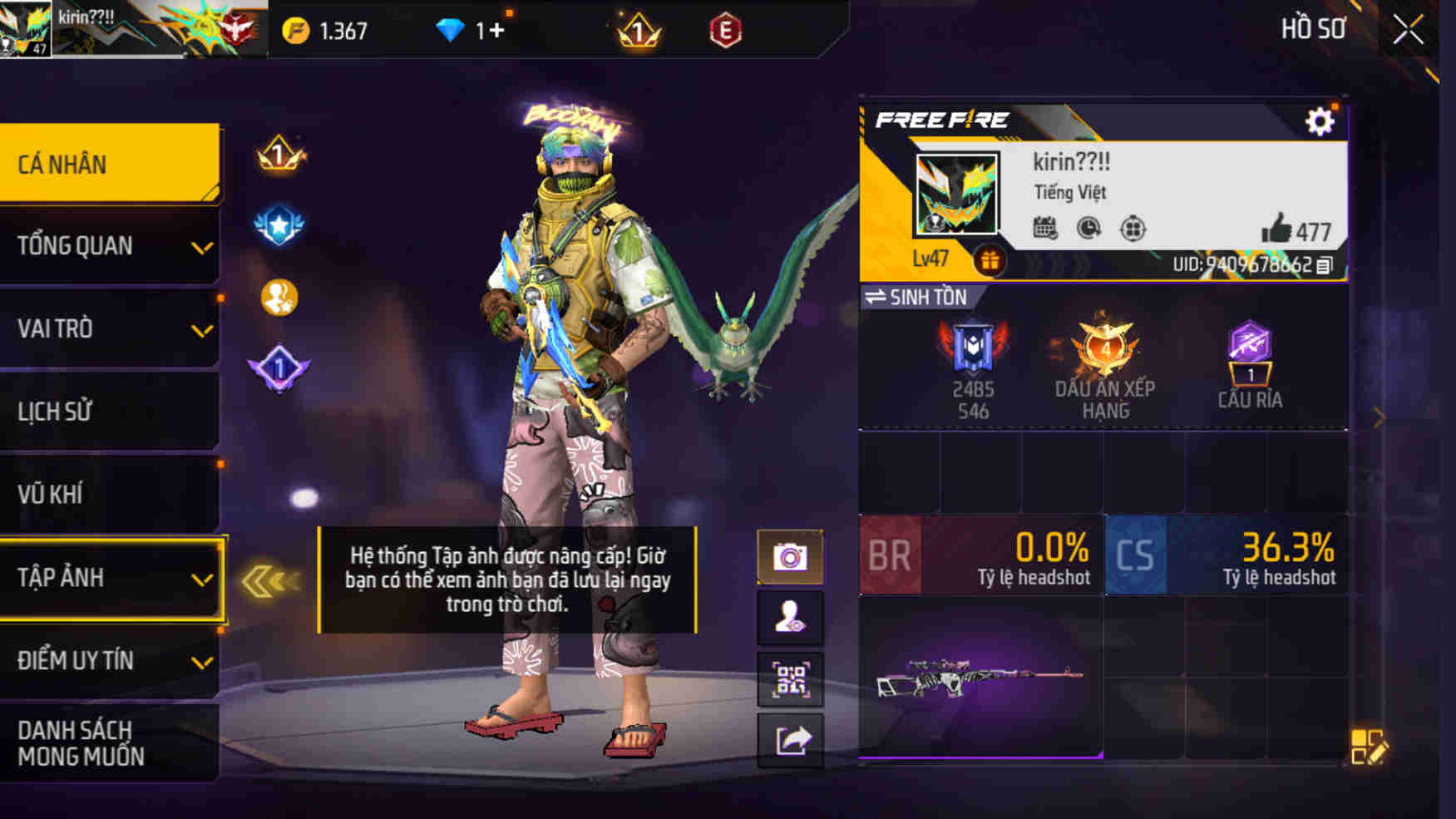This screenshot has height=819, width=1456.
Task: Toggle game mode with the SINH TỒN swap arrows
Action: (877, 297)
